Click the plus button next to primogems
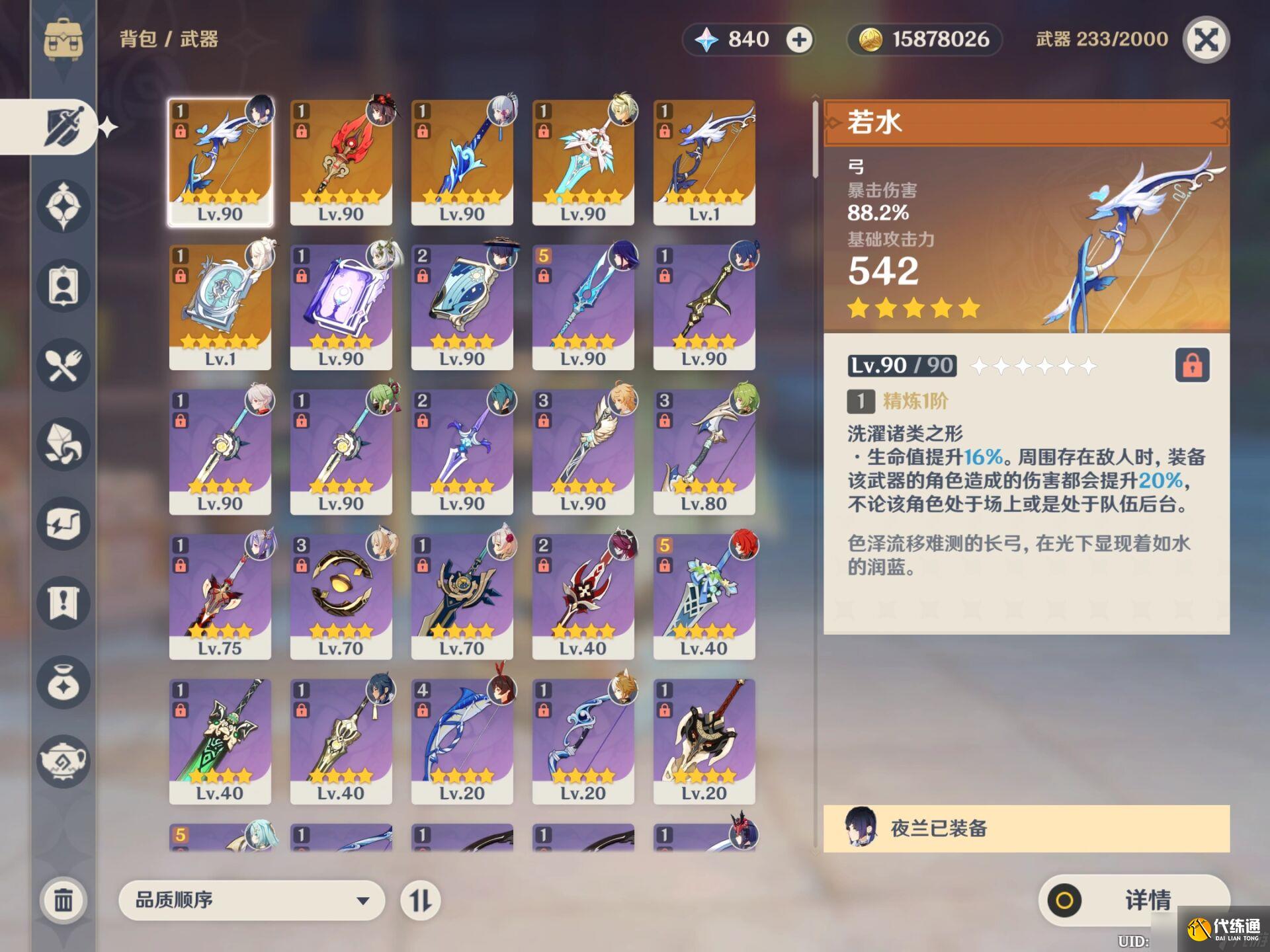 pos(799,40)
